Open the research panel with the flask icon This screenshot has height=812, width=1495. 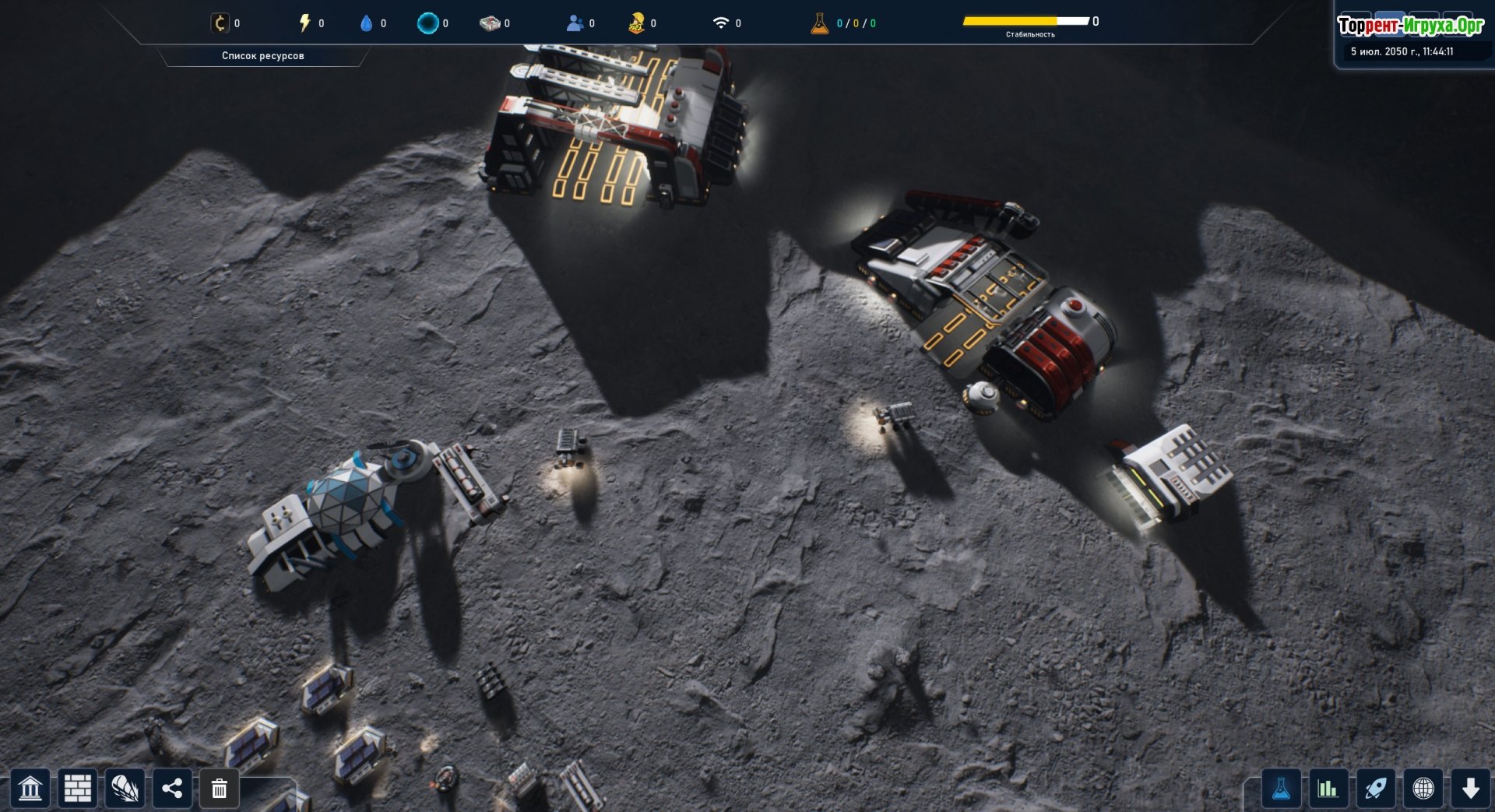pos(1281,789)
